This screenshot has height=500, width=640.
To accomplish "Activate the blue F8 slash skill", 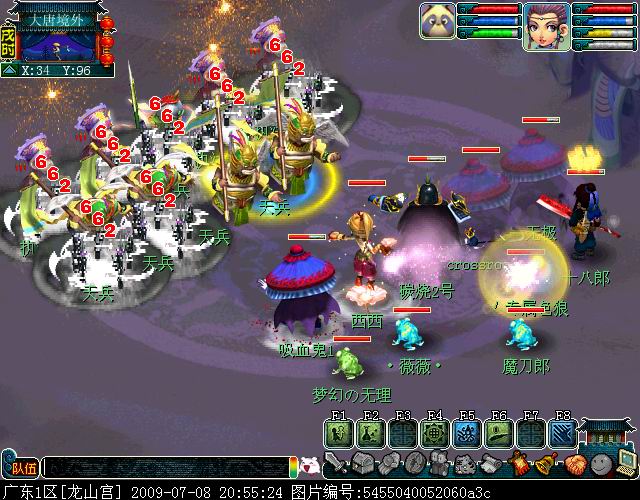I will [563, 433].
